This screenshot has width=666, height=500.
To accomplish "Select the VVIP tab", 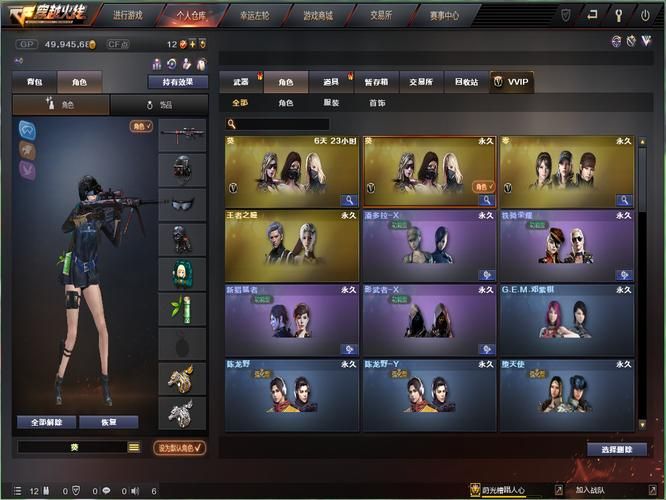I will [x=512, y=82].
